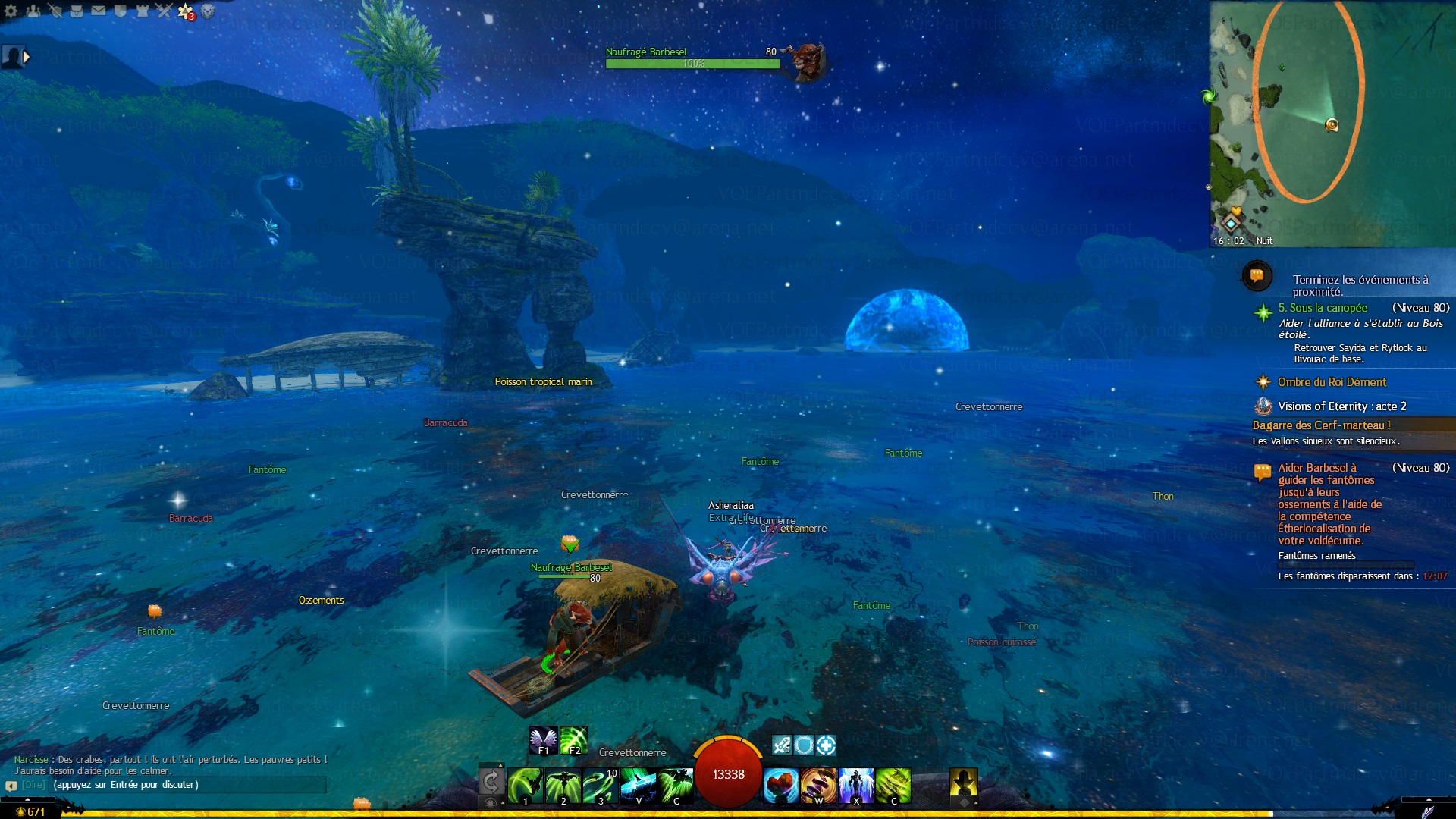The height and width of the screenshot is (819, 1456).
Task: Open the contacts and friends panel
Action: [x=33, y=11]
